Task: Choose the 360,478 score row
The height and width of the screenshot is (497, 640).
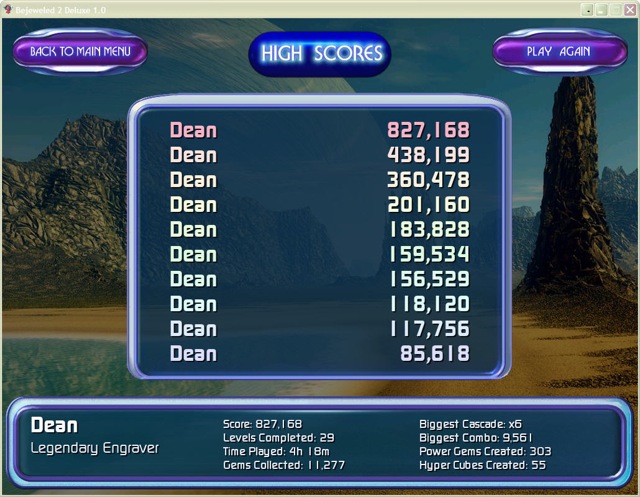Action: tap(319, 180)
